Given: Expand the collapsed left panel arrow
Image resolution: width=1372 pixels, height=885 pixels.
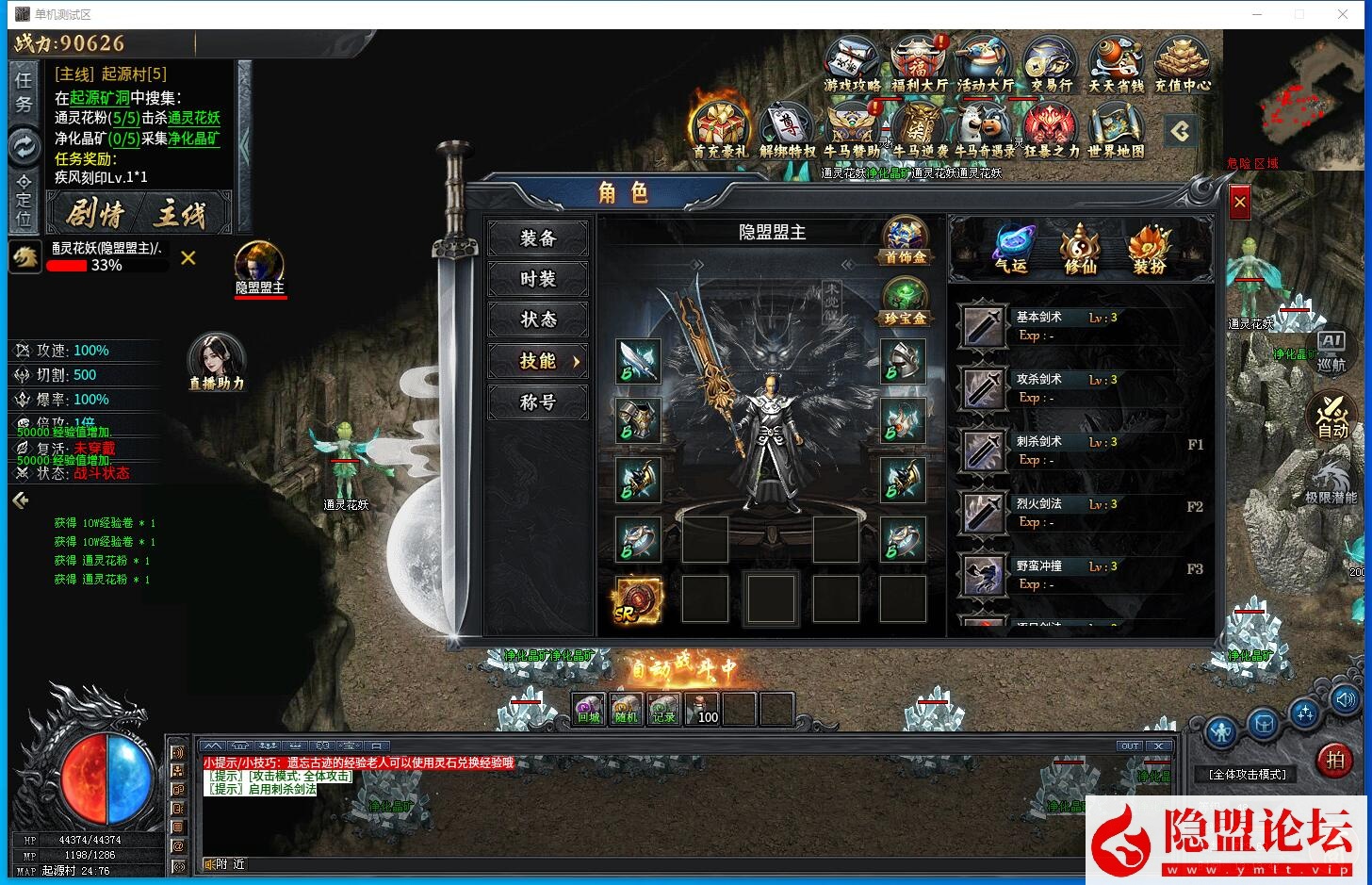Looking at the screenshot, I should point(20,500).
